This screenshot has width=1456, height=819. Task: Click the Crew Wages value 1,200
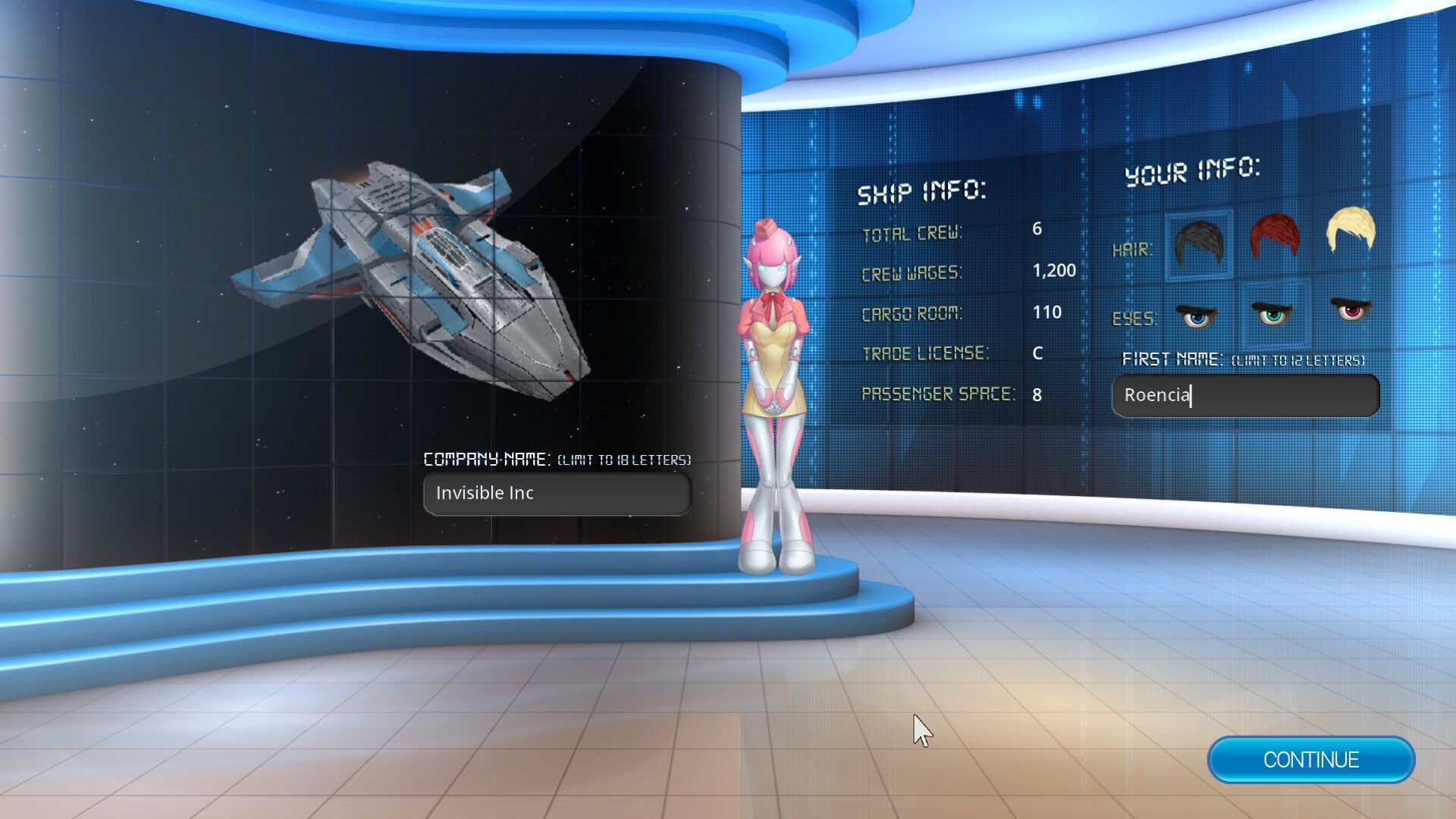coord(1056,271)
